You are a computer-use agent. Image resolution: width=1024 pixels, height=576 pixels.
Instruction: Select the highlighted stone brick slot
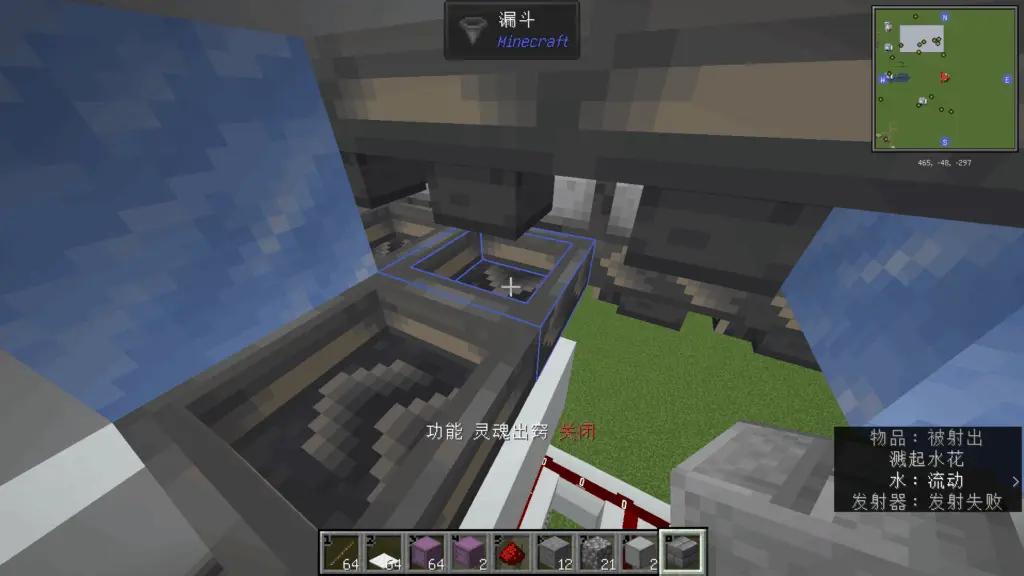tap(685, 551)
